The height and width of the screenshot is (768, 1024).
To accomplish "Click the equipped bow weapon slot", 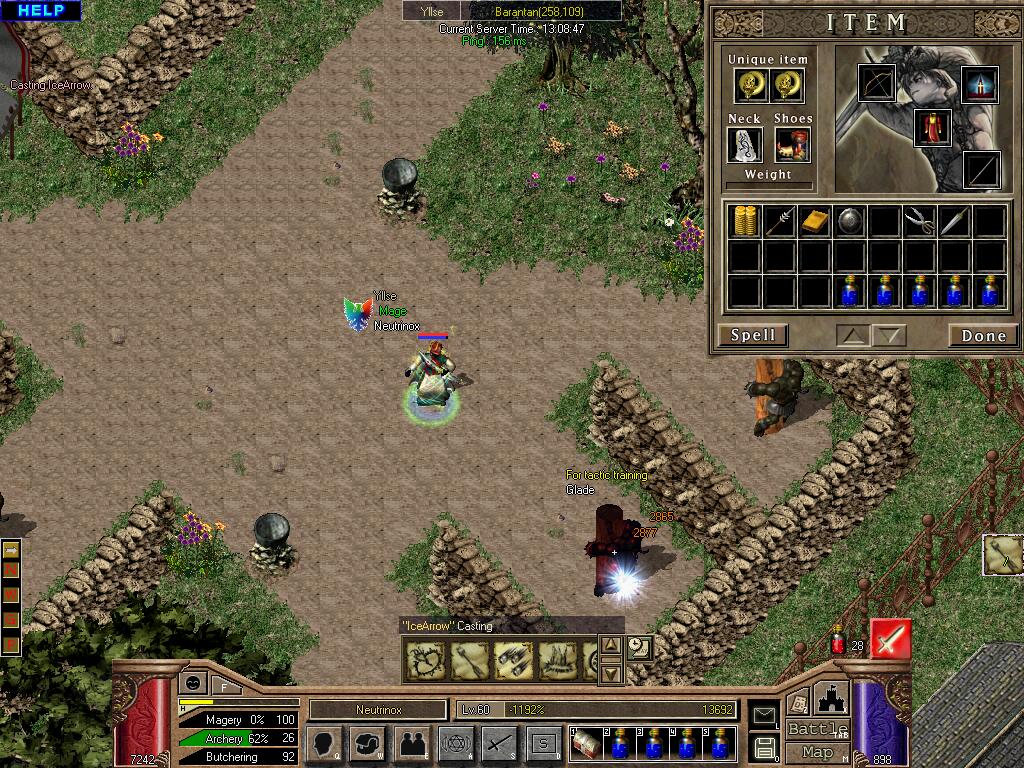I will click(877, 84).
